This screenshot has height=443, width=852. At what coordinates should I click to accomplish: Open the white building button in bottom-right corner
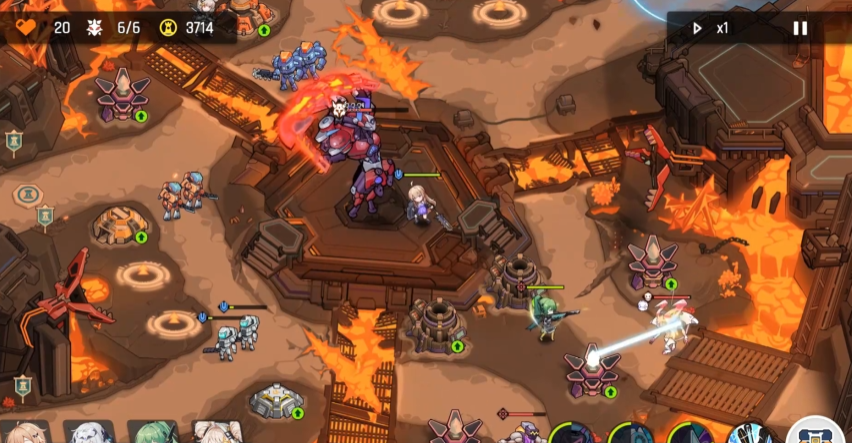[x=820, y=432]
